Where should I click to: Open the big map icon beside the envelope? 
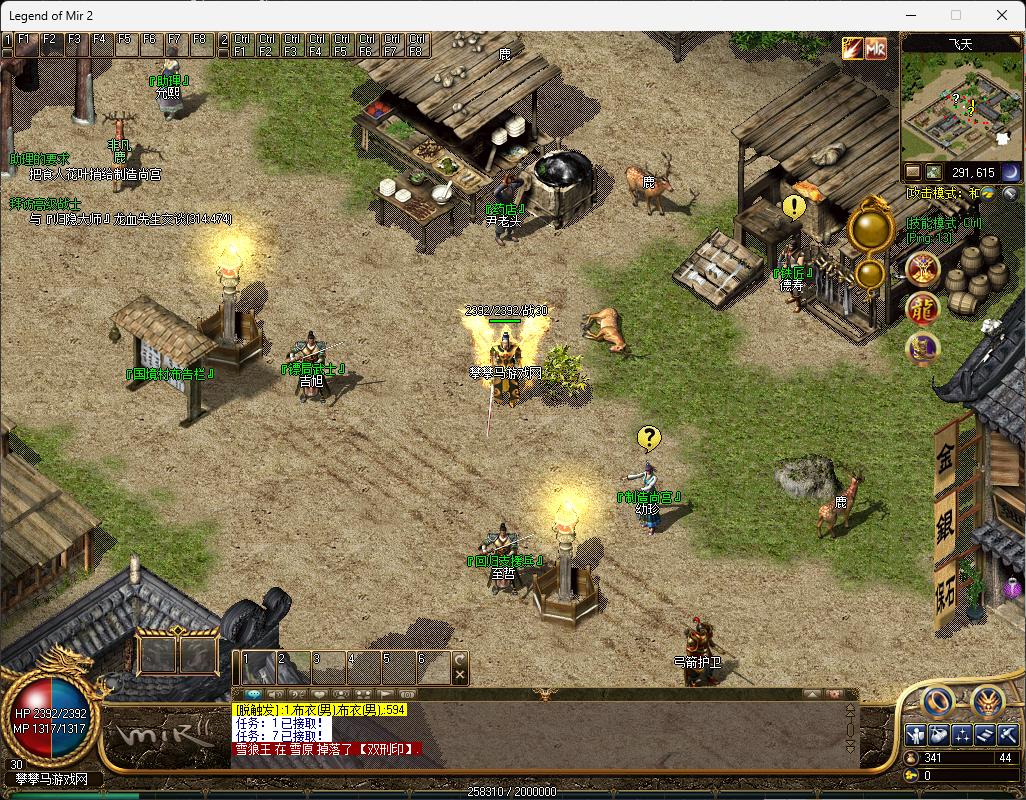pyautogui.click(x=933, y=172)
